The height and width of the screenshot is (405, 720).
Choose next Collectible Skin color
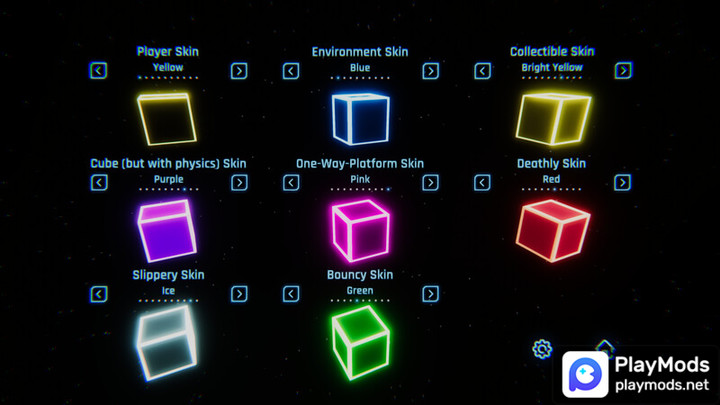(x=622, y=71)
